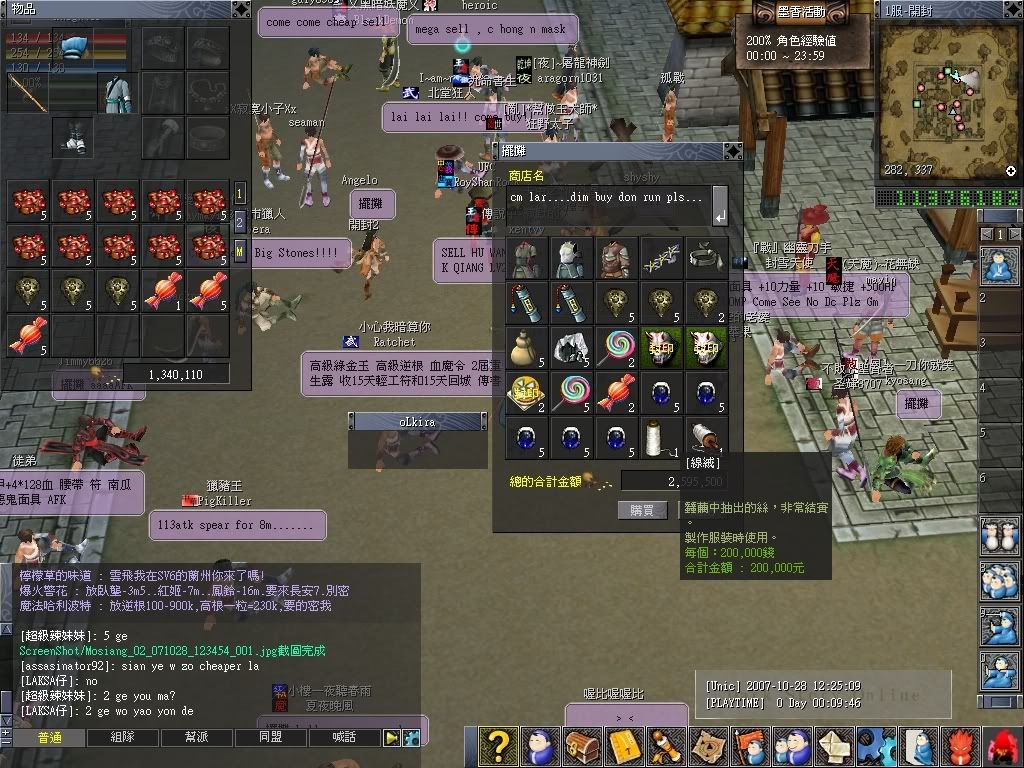Close the 物品 inventory window

[241, 9]
